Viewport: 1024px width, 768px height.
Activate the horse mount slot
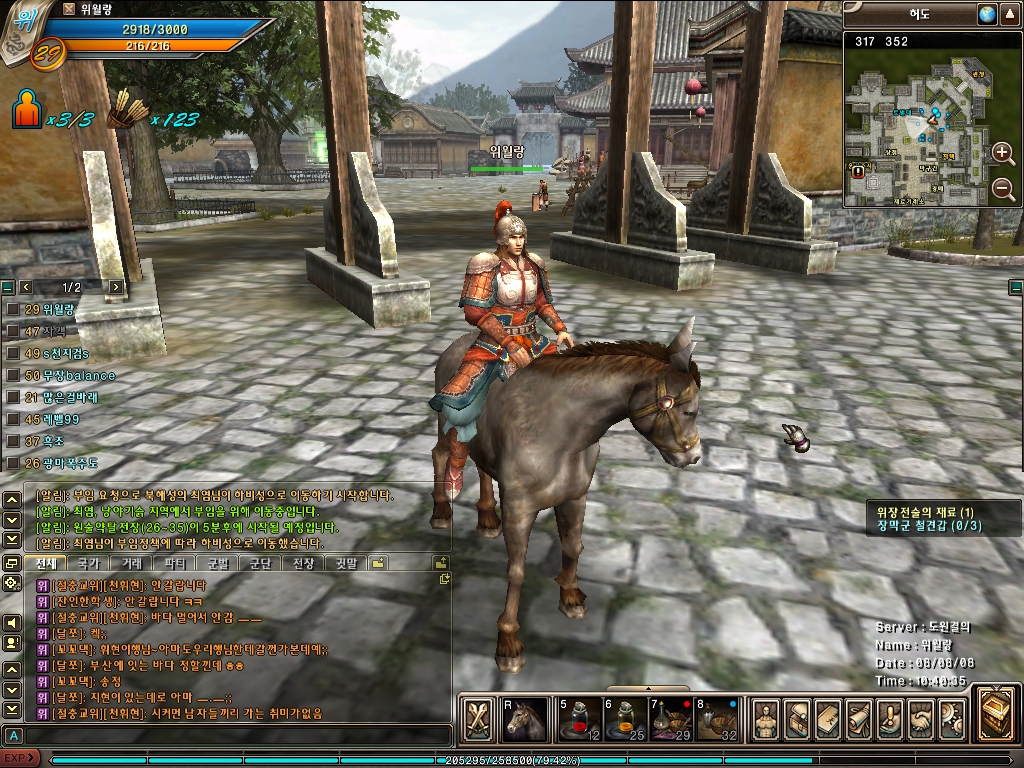point(524,719)
